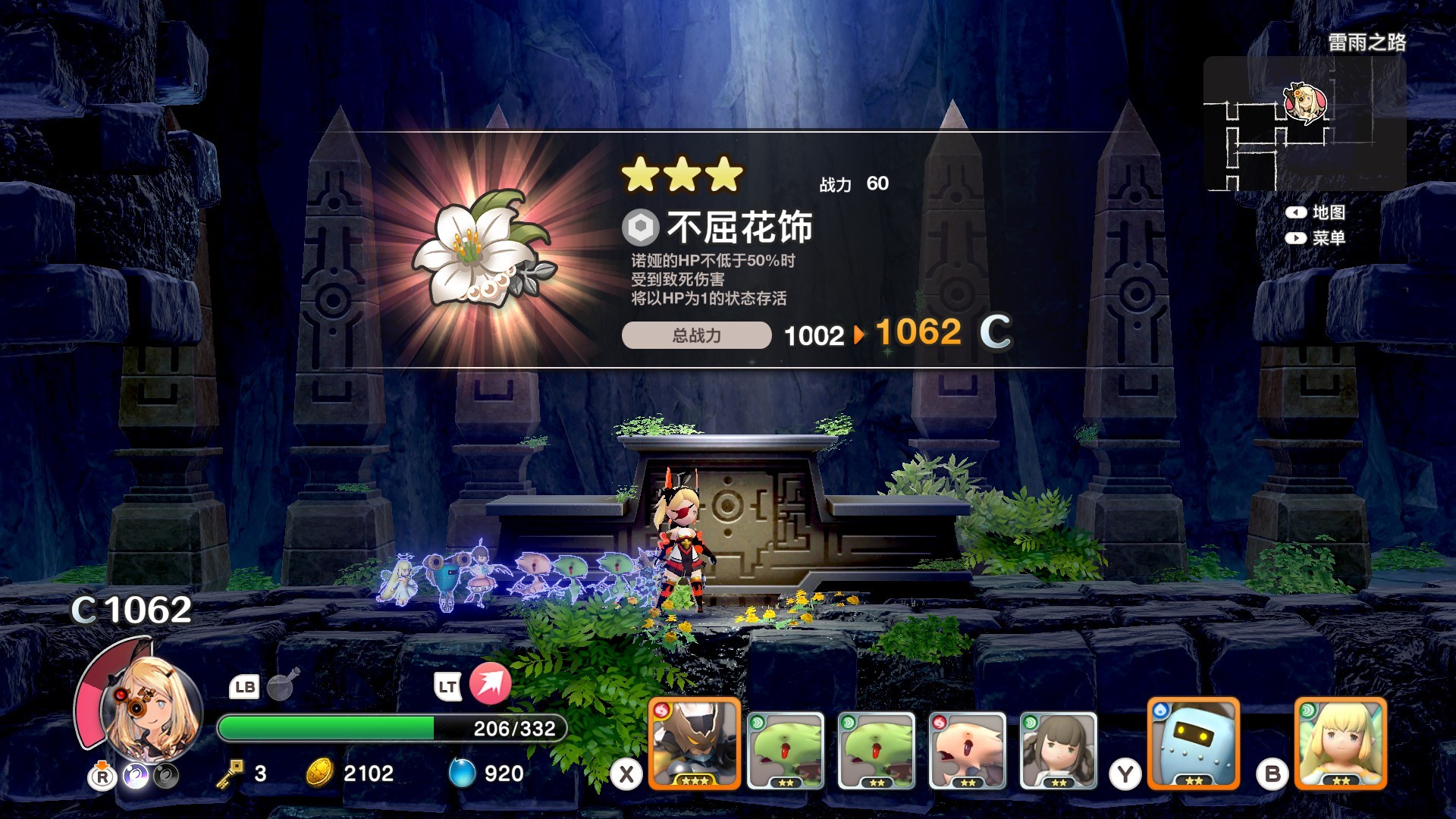Activate the pink arrow dash skill

click(x=490, y=683)
